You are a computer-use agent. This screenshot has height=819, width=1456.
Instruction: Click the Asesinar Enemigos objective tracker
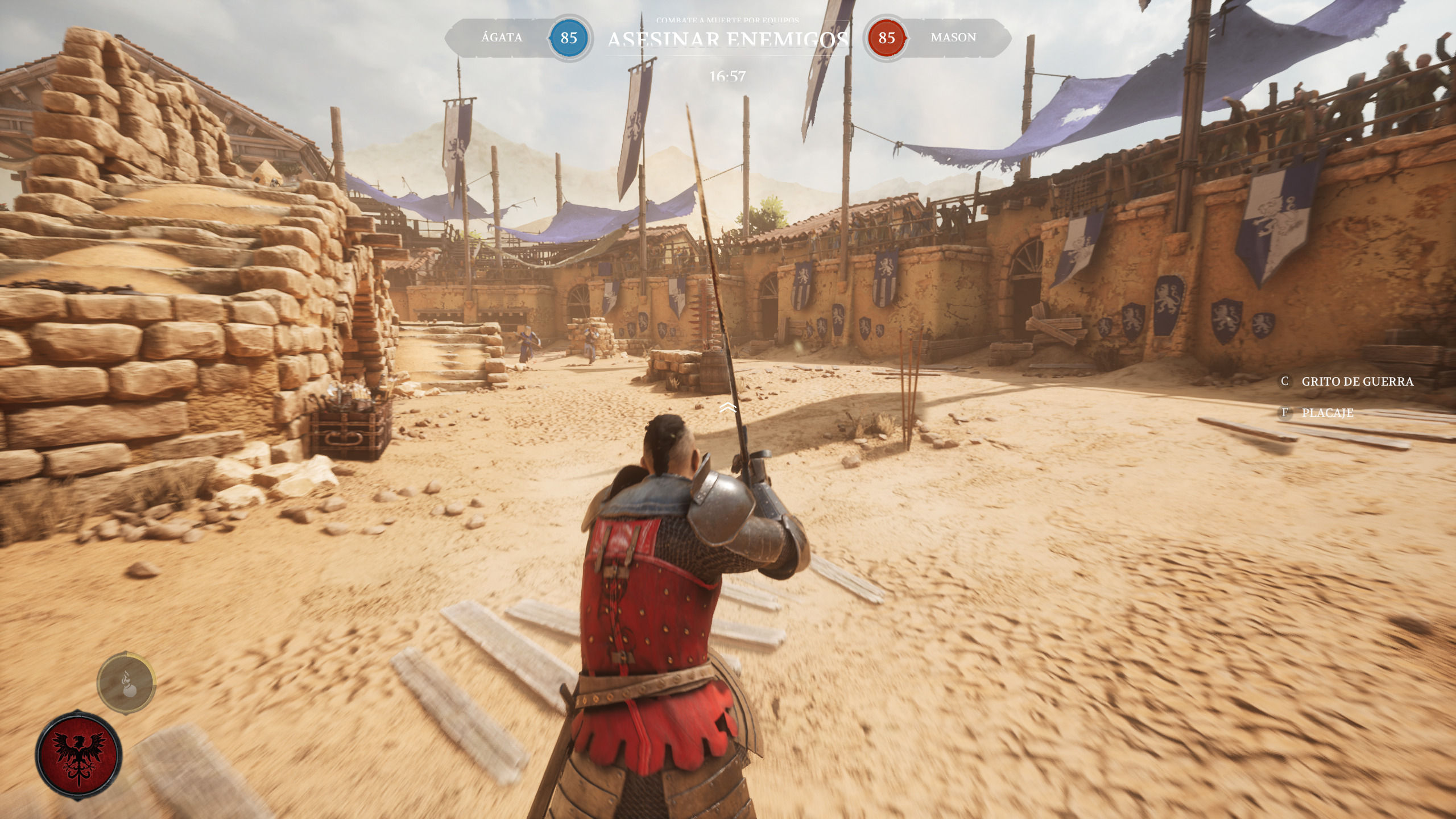727,39
